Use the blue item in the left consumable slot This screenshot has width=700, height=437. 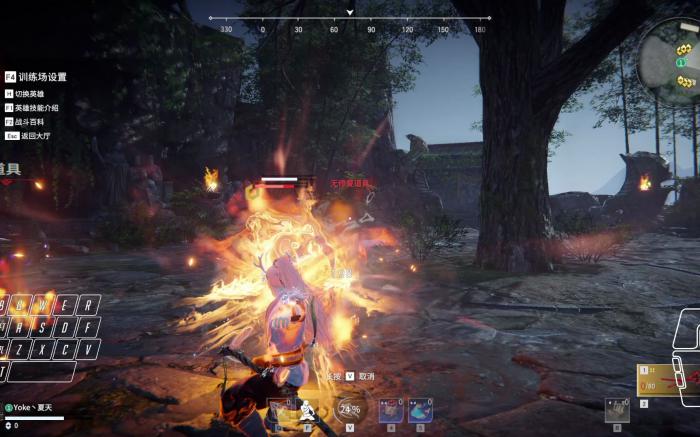(391, 410)
